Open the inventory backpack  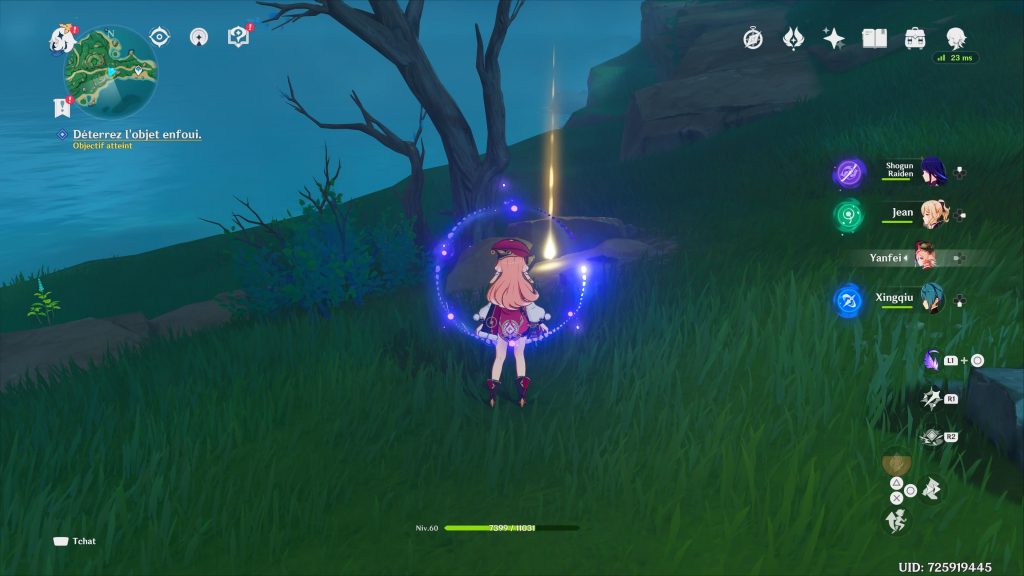point(915,39)
